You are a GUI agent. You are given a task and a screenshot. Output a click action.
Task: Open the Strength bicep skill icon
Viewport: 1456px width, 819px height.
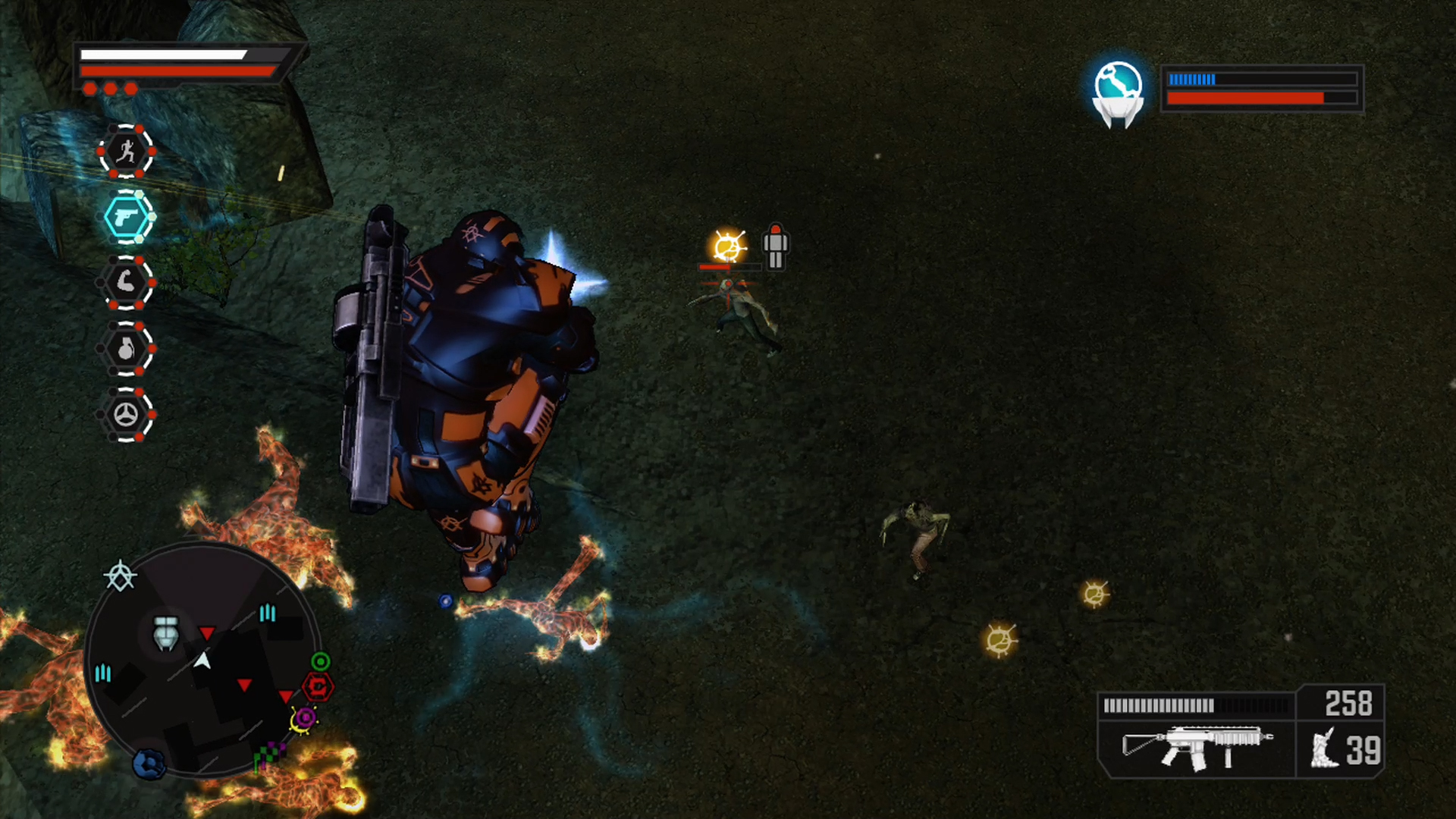[127, 283]
